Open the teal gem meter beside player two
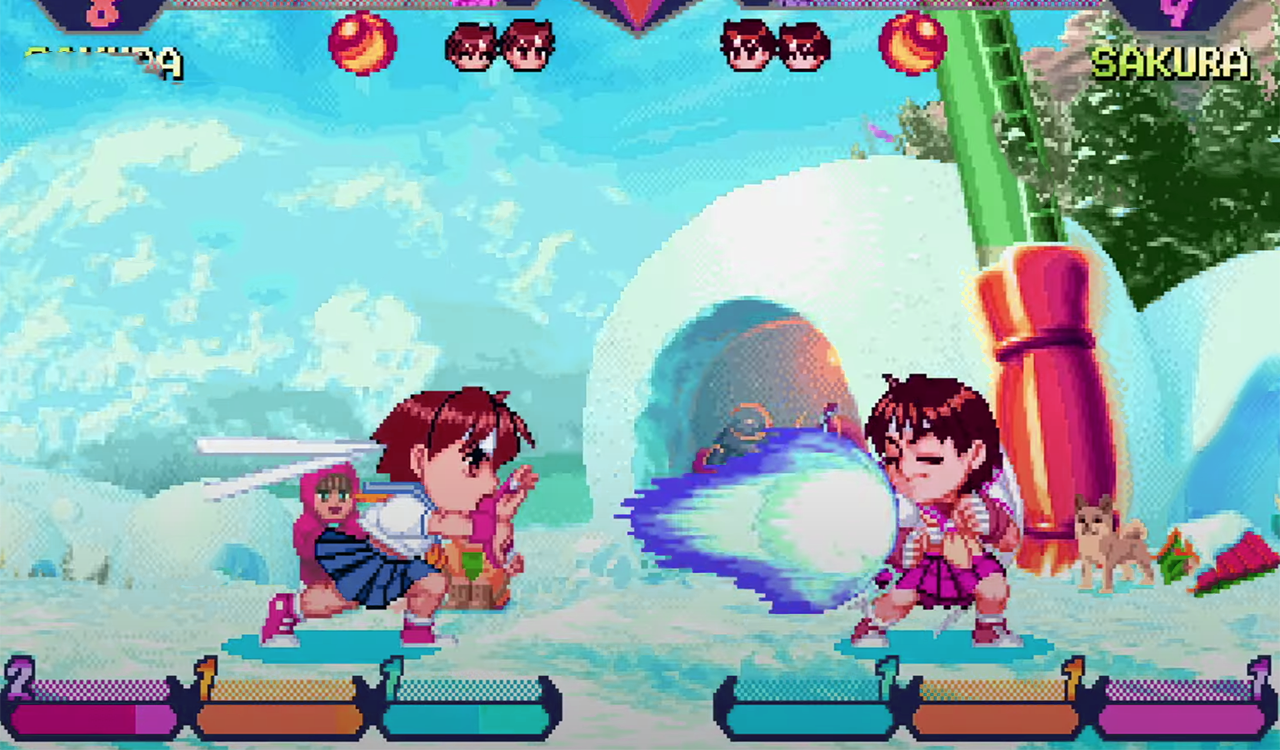Screen dimensions: 1280x750 [x=810, y=715]
